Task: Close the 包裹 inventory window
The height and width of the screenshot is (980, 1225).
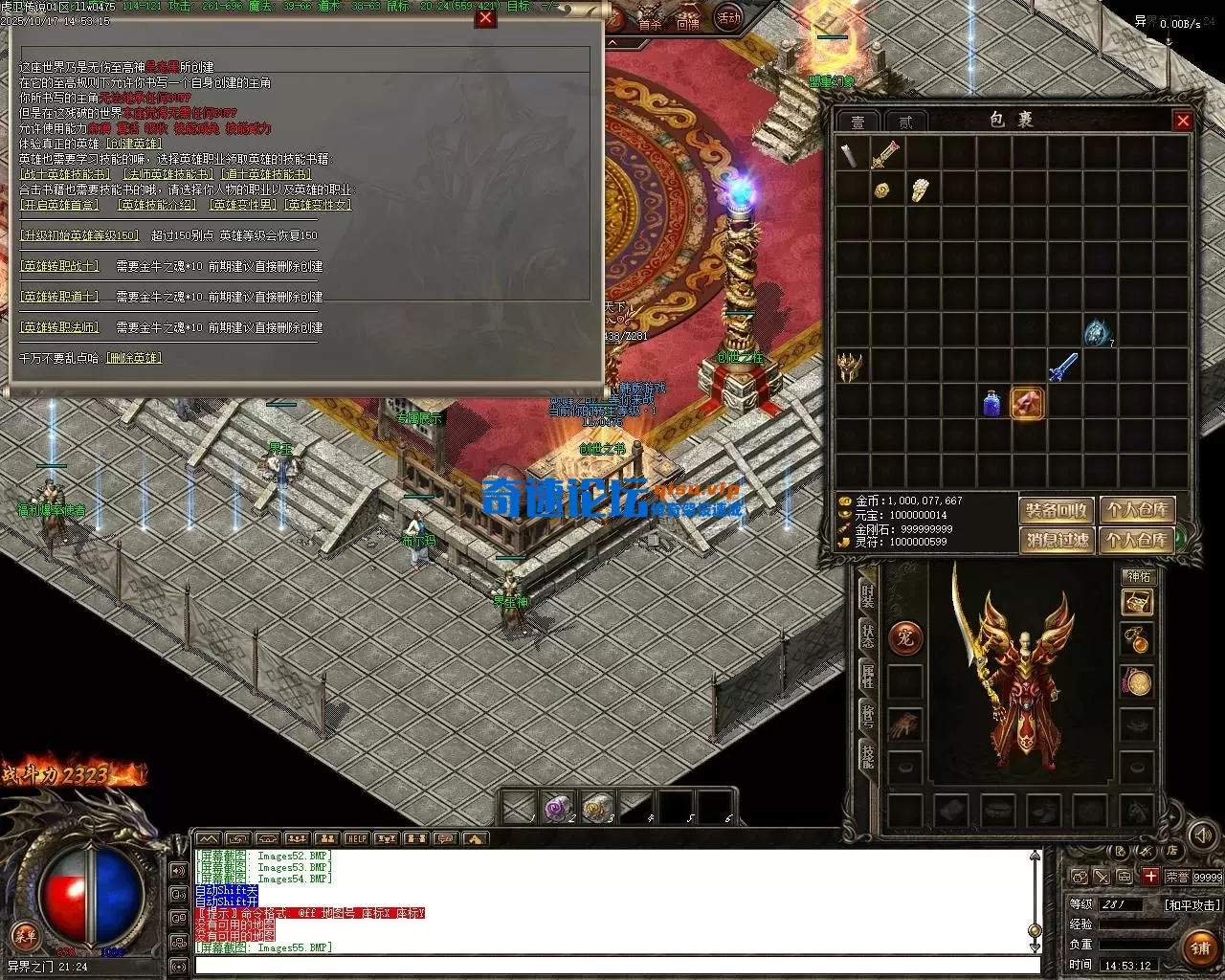Action: coord(1183,121)
